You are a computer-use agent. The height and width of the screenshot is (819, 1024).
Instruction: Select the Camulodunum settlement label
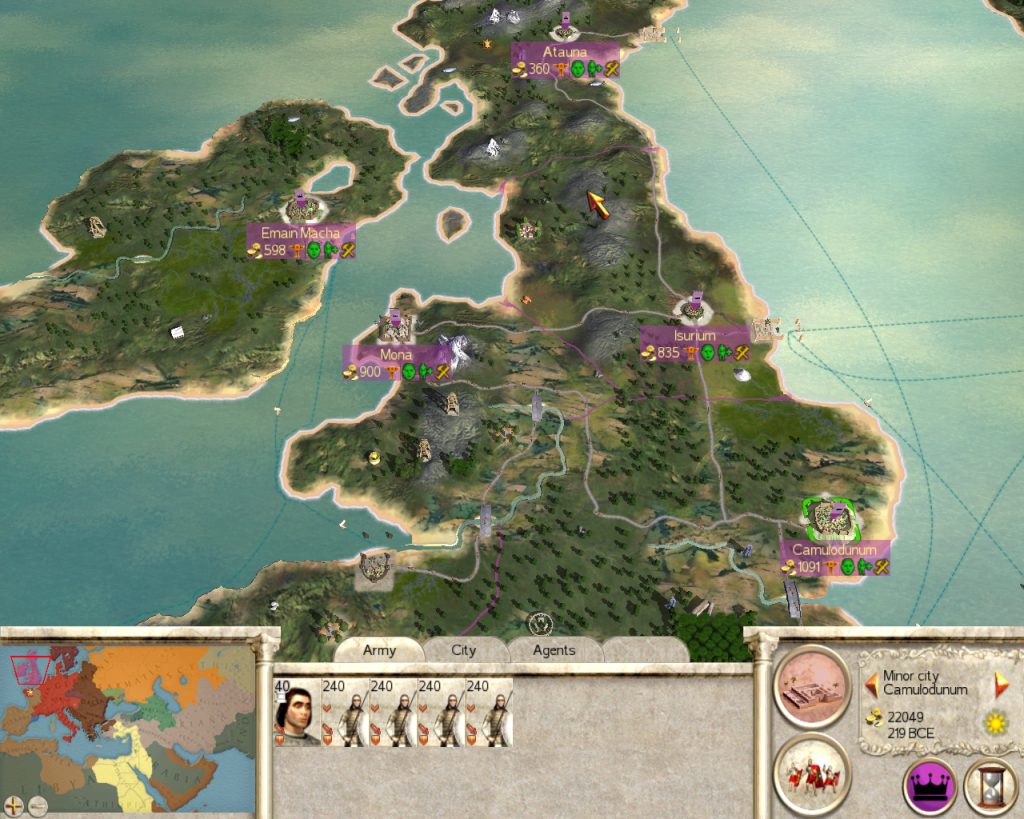tap(834, 550)
